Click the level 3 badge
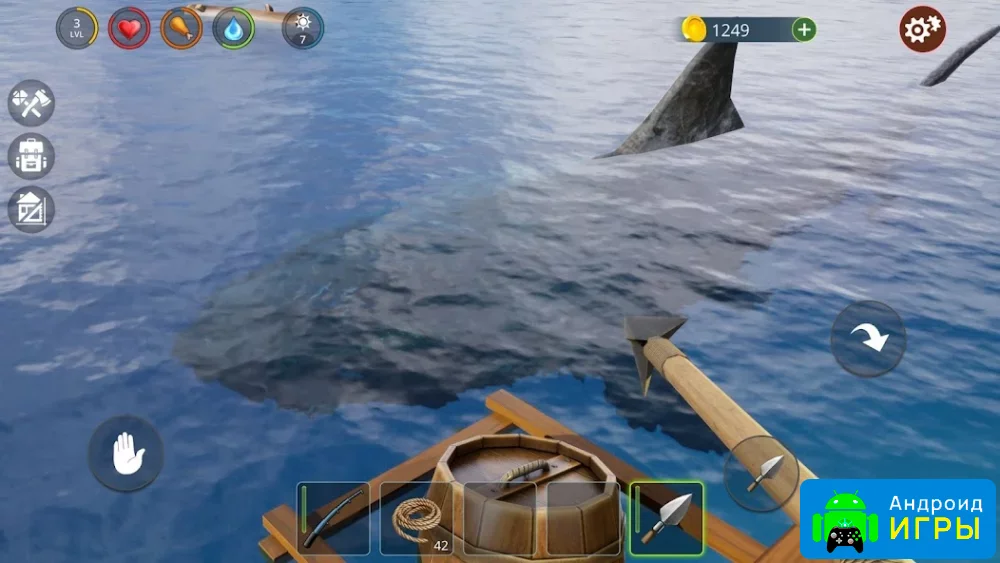Viewport: 1000px width, 563px height. (77, 28)
